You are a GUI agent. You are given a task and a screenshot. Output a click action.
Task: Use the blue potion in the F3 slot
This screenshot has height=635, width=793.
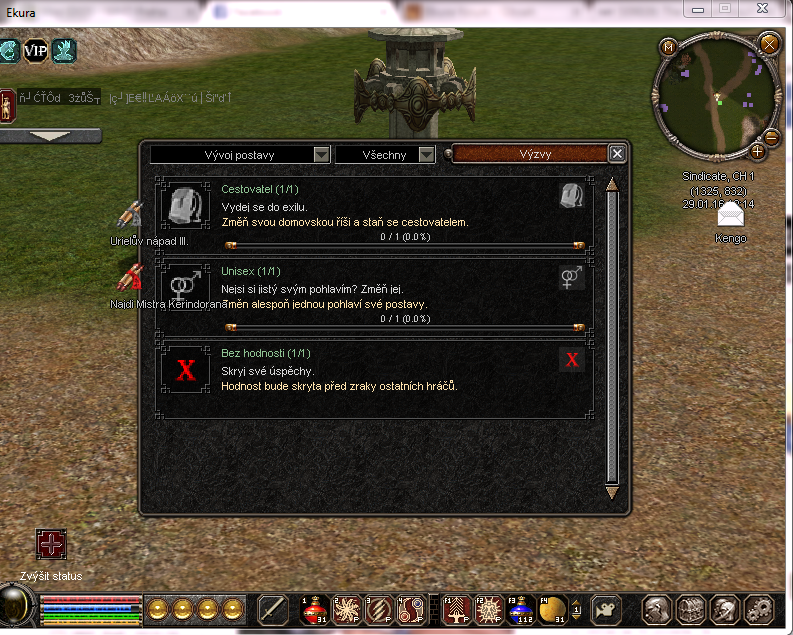(x=518, y=608)
